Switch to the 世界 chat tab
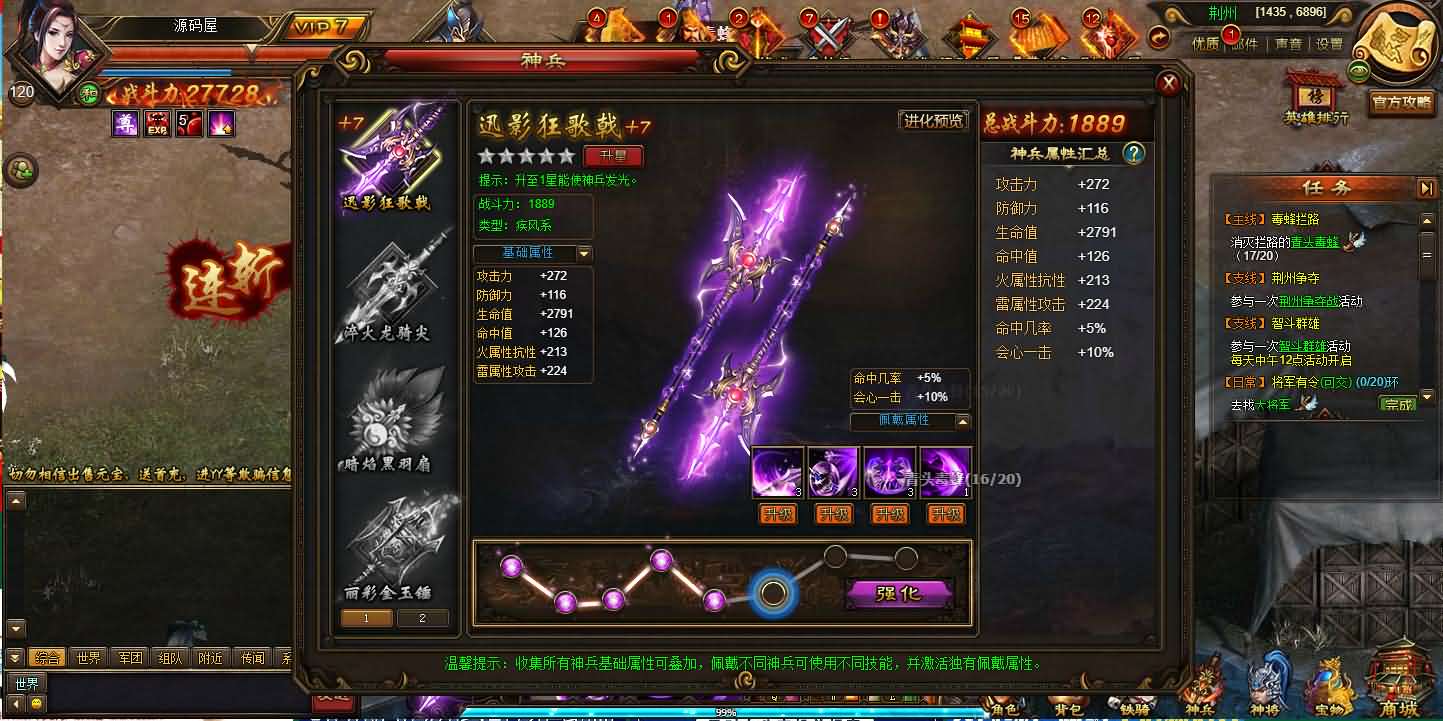This screenshot has width=1443, height=721. (87, 658)
